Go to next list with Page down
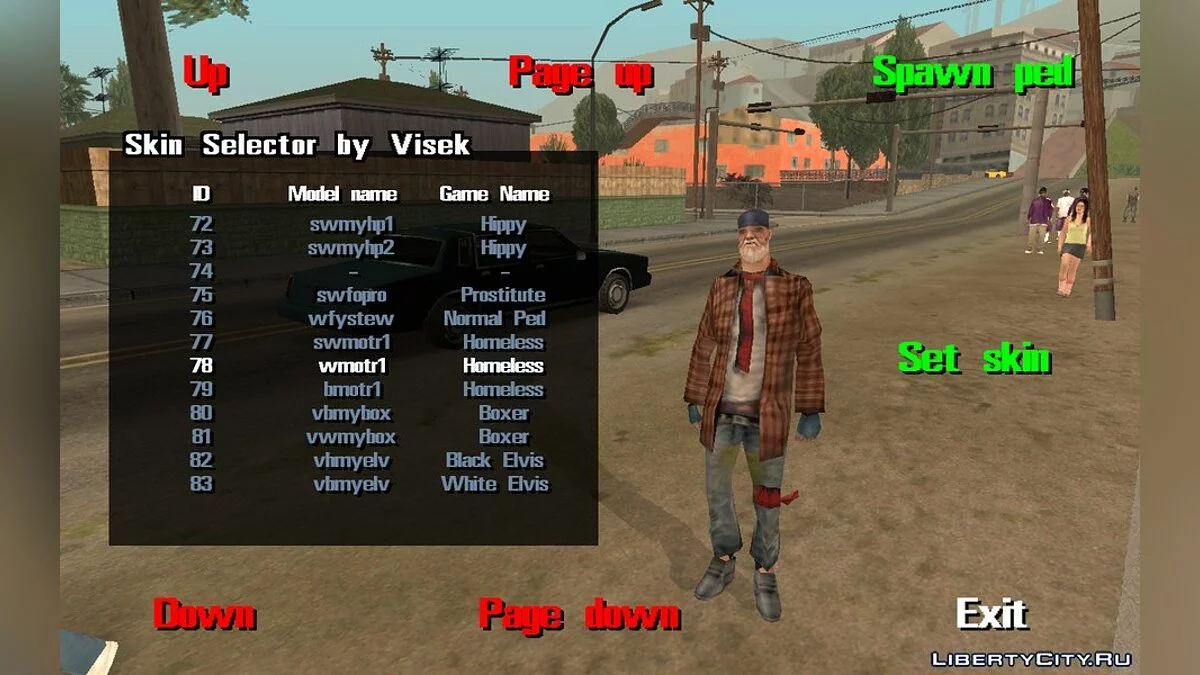 (x=579, y=614)
